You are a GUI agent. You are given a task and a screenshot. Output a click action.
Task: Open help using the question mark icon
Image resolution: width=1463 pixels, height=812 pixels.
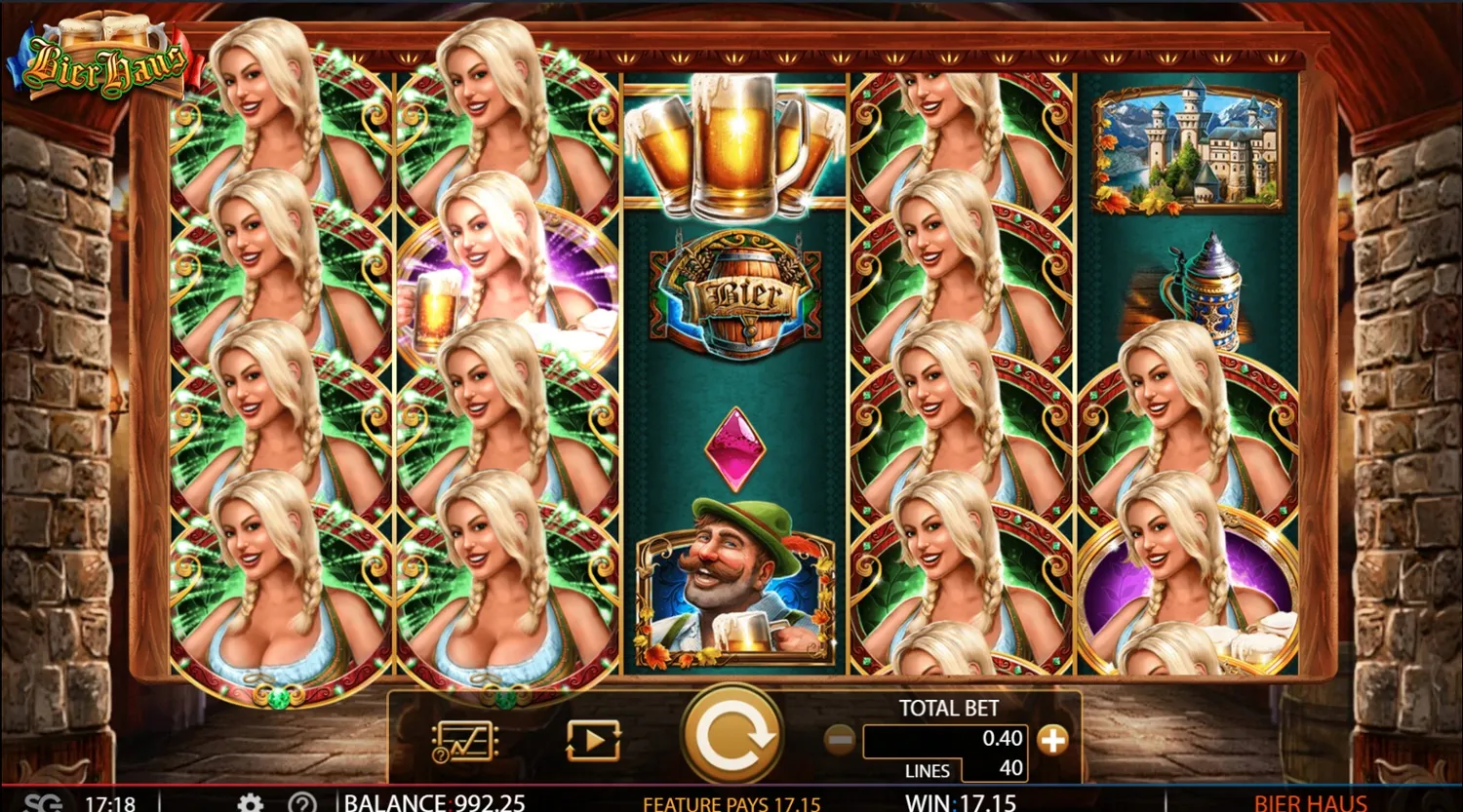click(302, 801)
